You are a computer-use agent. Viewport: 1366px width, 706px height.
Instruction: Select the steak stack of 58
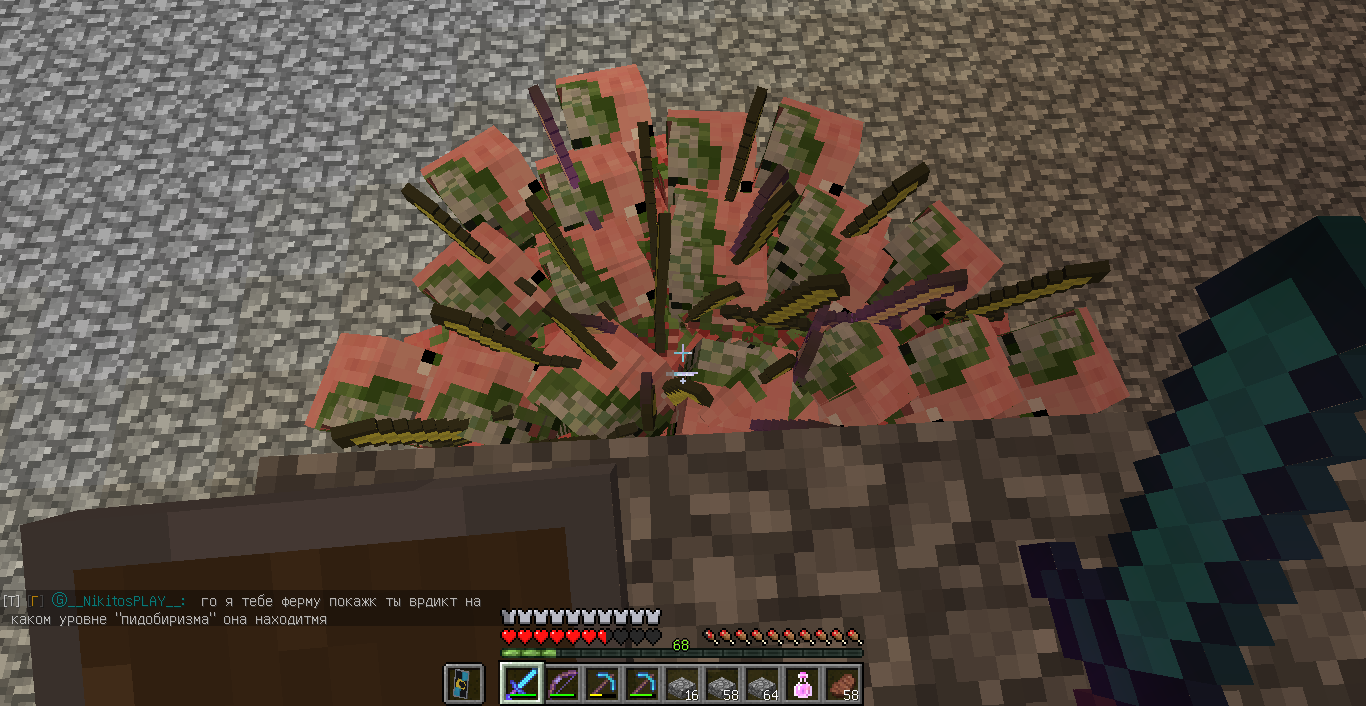click(842, 684)
